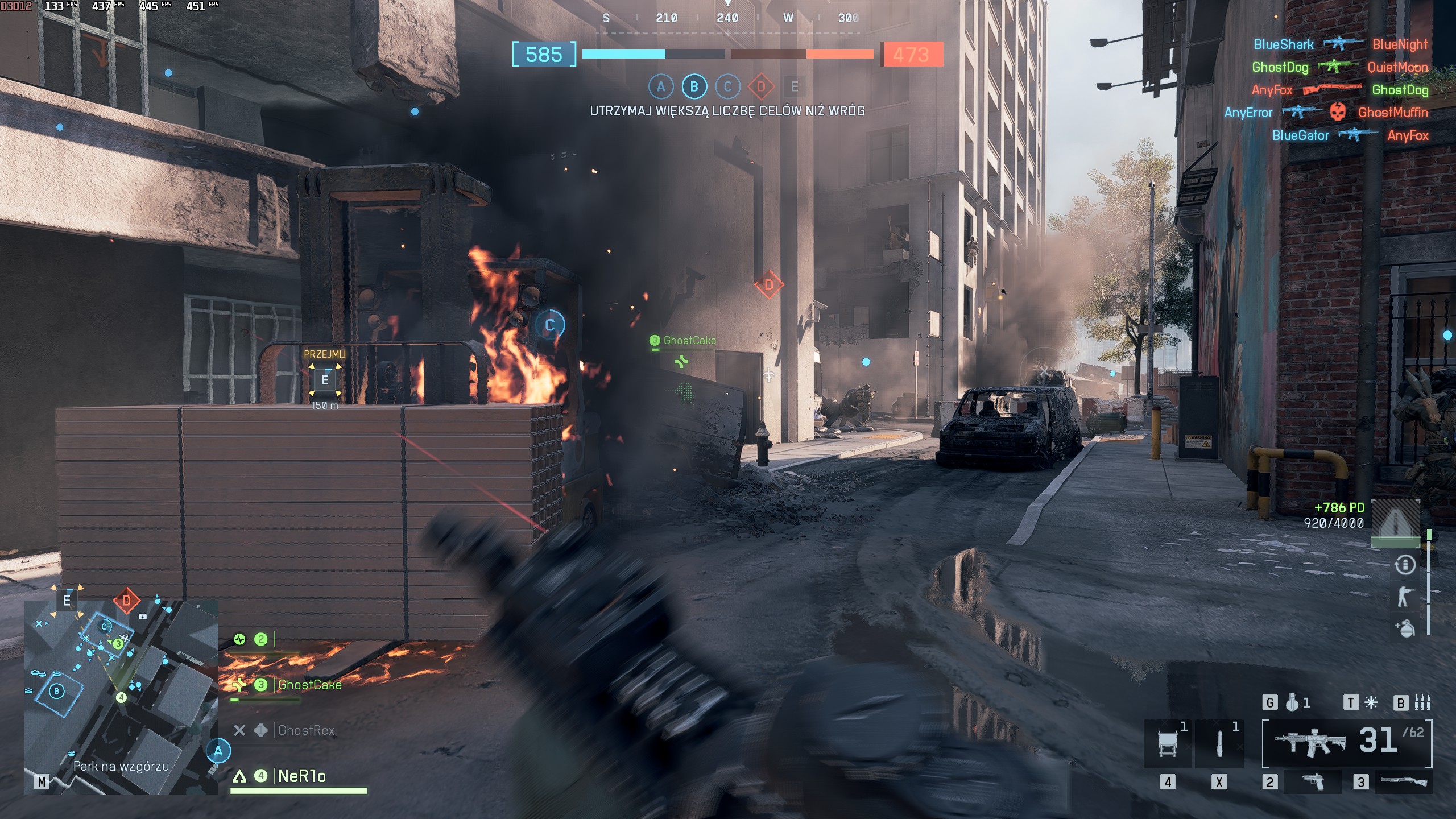The width and height of the screenshot is (1456, 819).
Task: Click the GhostCake teammate nameplate in the world view
Action: (689, 341)
